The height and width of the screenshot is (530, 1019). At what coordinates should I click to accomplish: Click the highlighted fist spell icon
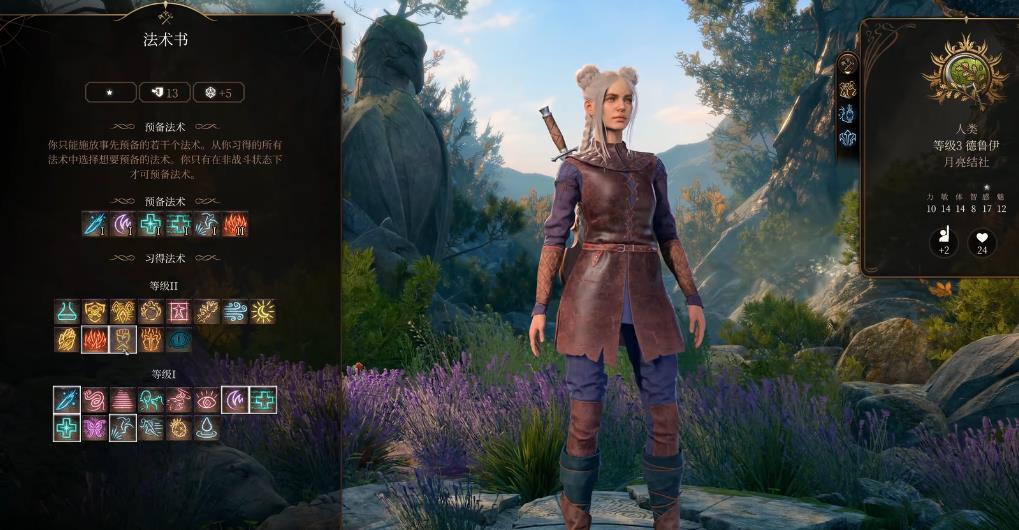click(x=123, y=340)
